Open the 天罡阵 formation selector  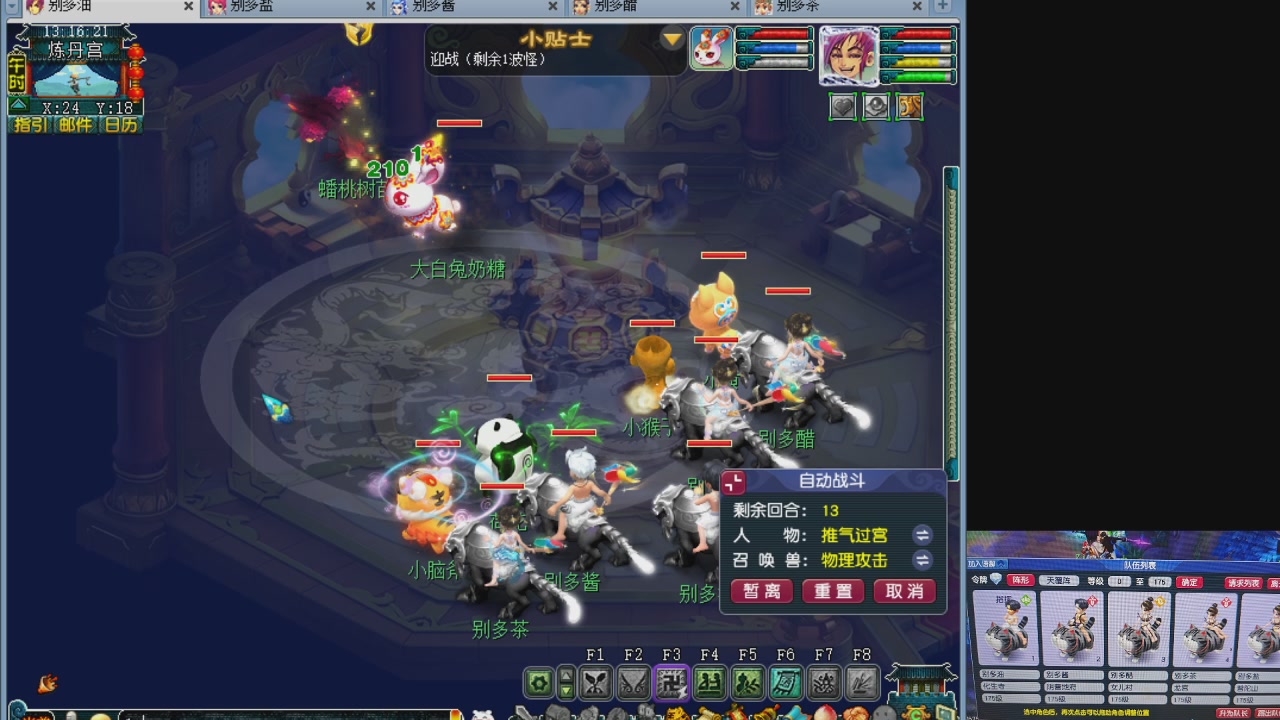click(x=1058, y=581)
